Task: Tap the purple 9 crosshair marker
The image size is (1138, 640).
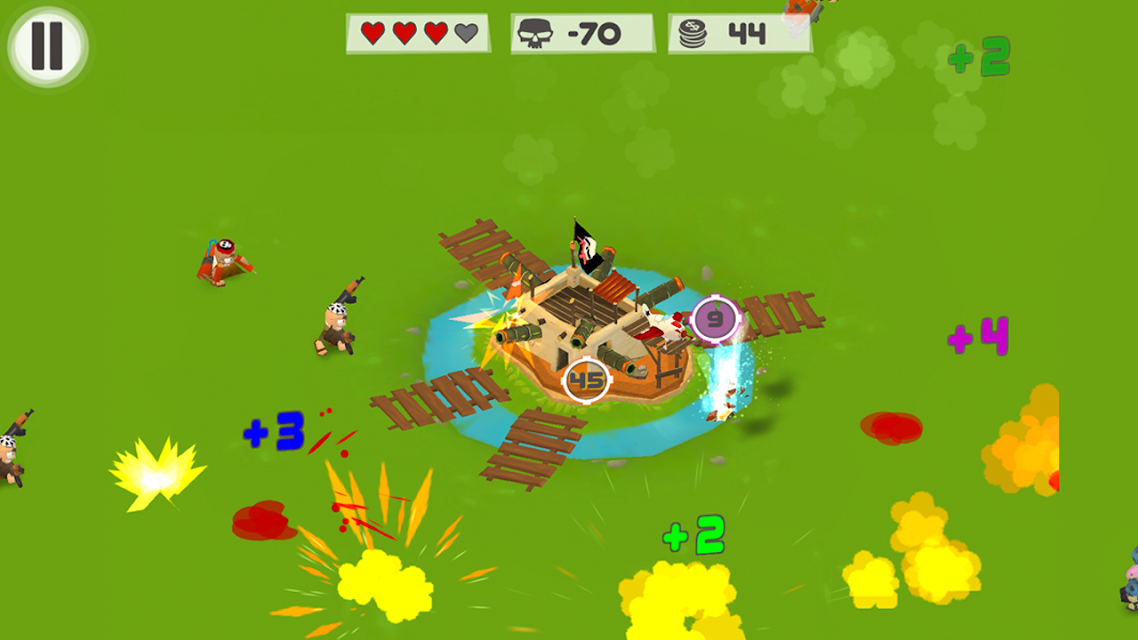Action: click(x=715, y=320)
